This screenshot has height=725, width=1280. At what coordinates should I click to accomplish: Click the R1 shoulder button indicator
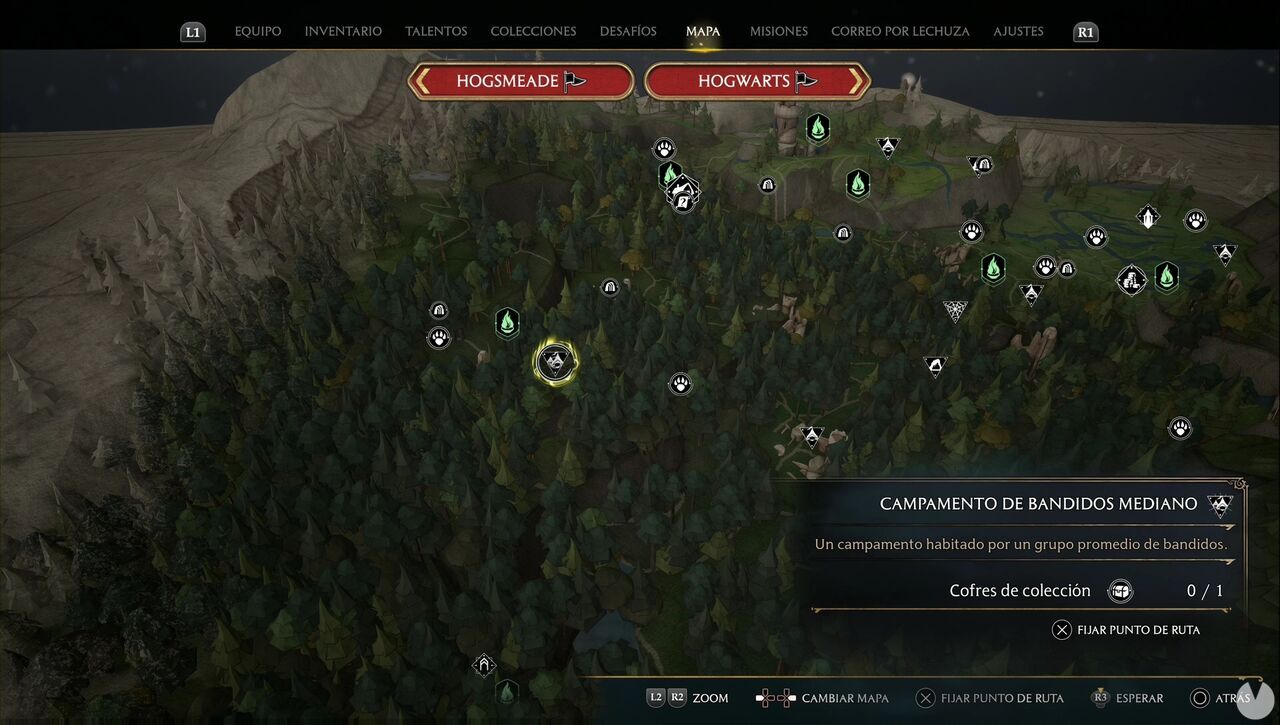(1085, 31)
